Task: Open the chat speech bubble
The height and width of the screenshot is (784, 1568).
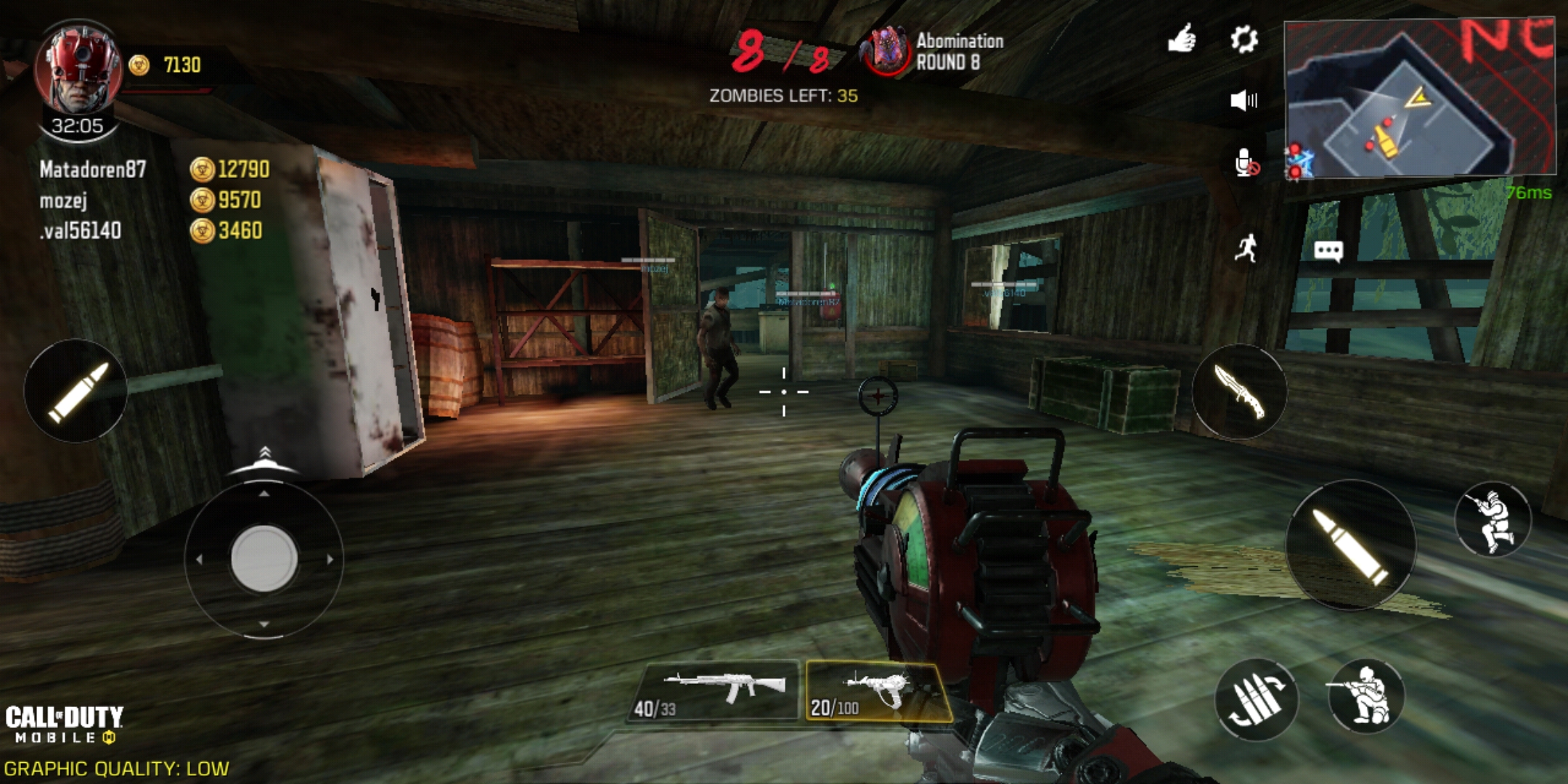Action: (1328, 251)
